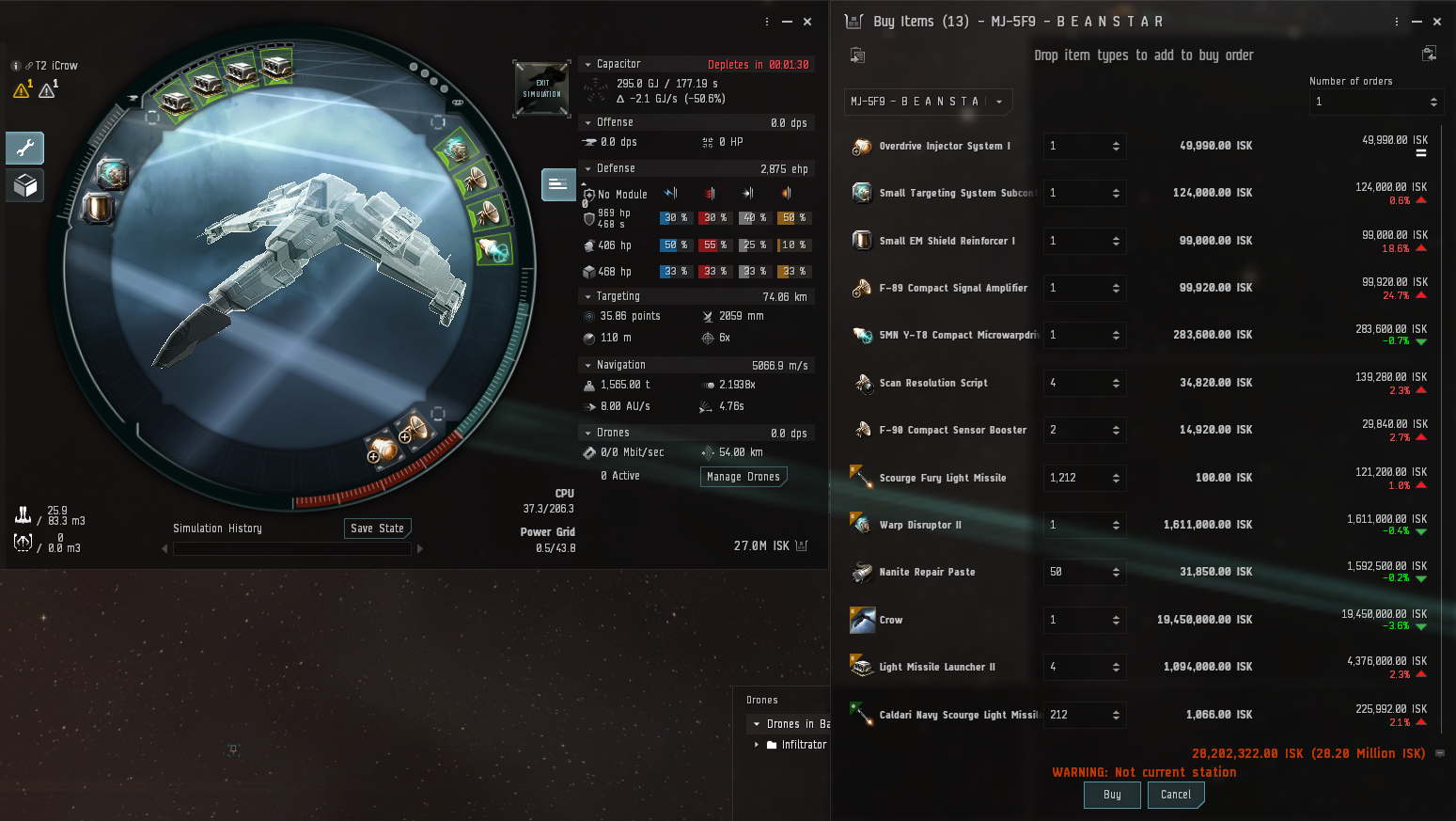Click the Number of orders field
Viewport: 1456px width, 821px height.
pos(1368,102)
